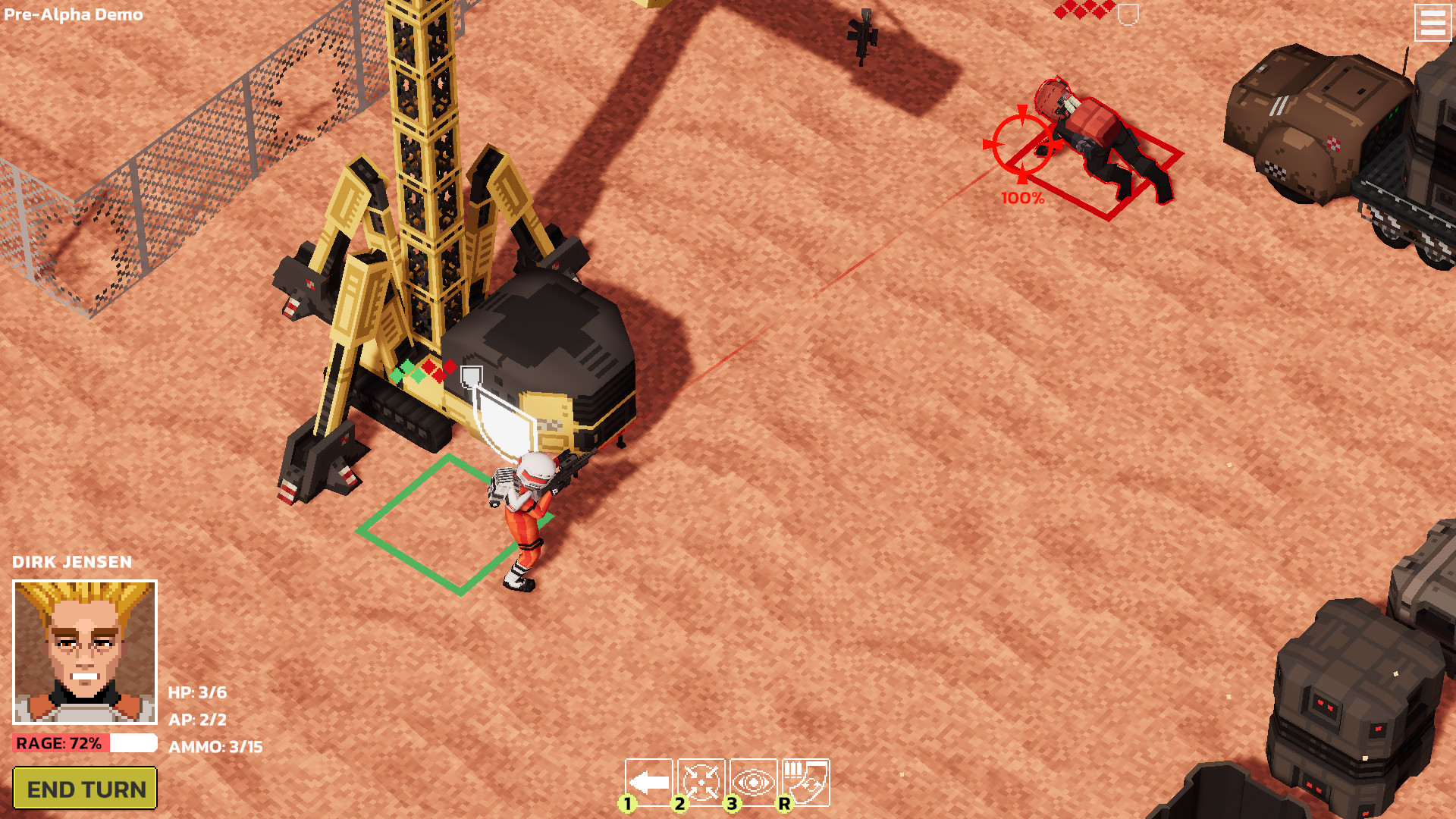1456x819 pixels.
Task: Toggle the white targeting bracket on the excavator
Action: pos(470,375)
